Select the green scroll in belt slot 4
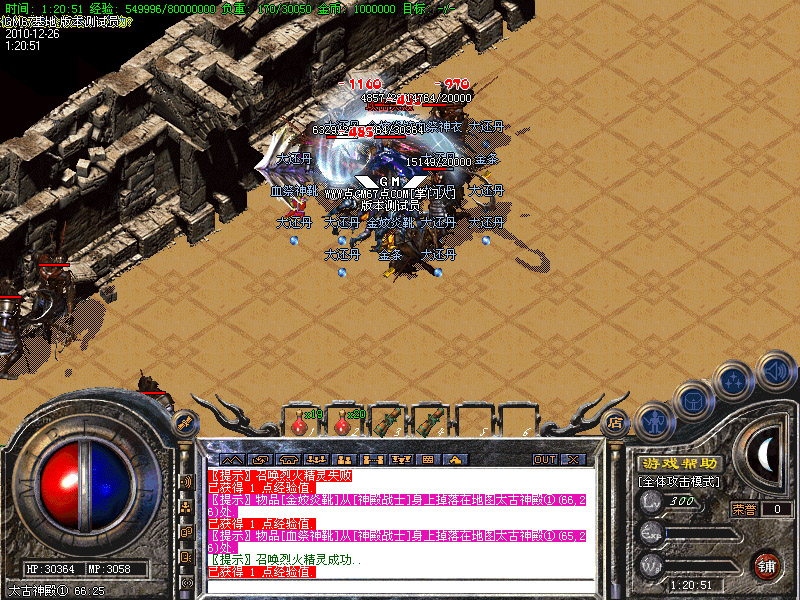The height and width of the screenshot is (600, 800). (x=431, y=421)
